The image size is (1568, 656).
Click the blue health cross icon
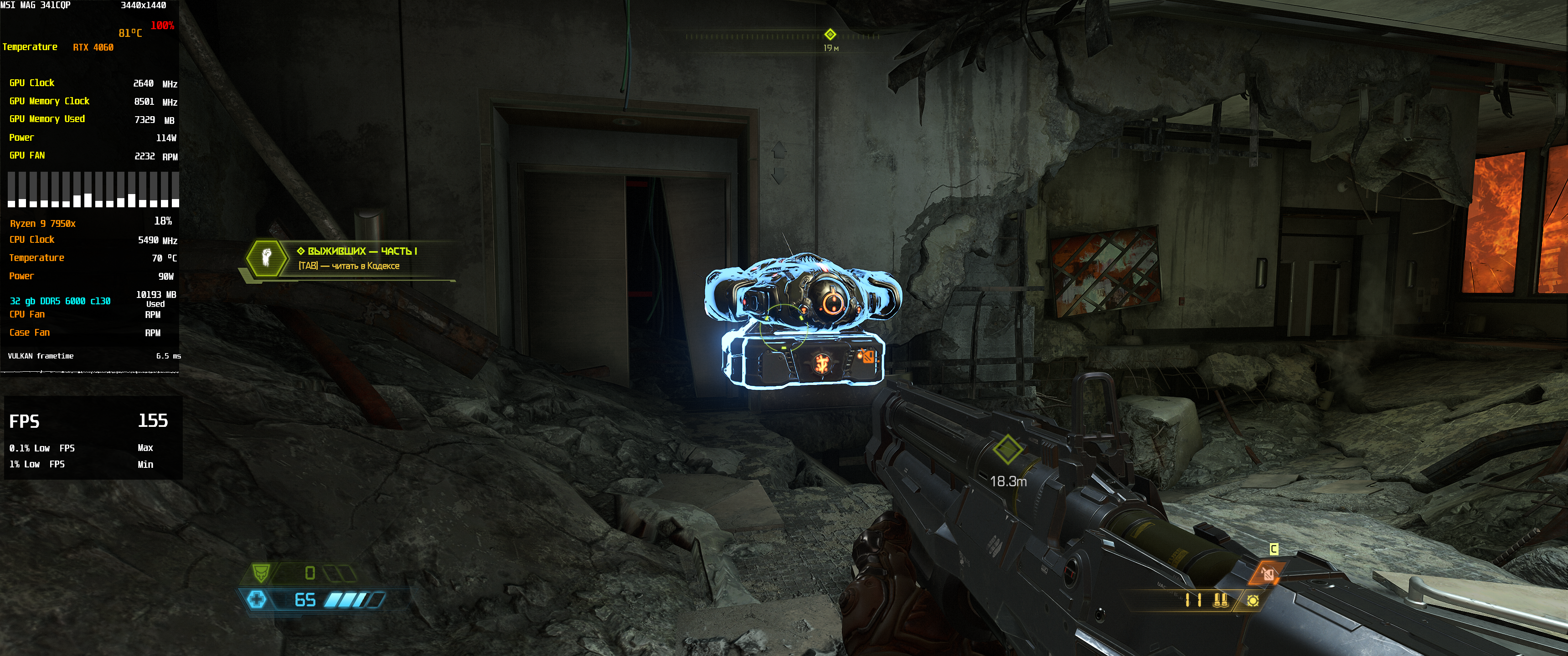[x=257, y=600]
